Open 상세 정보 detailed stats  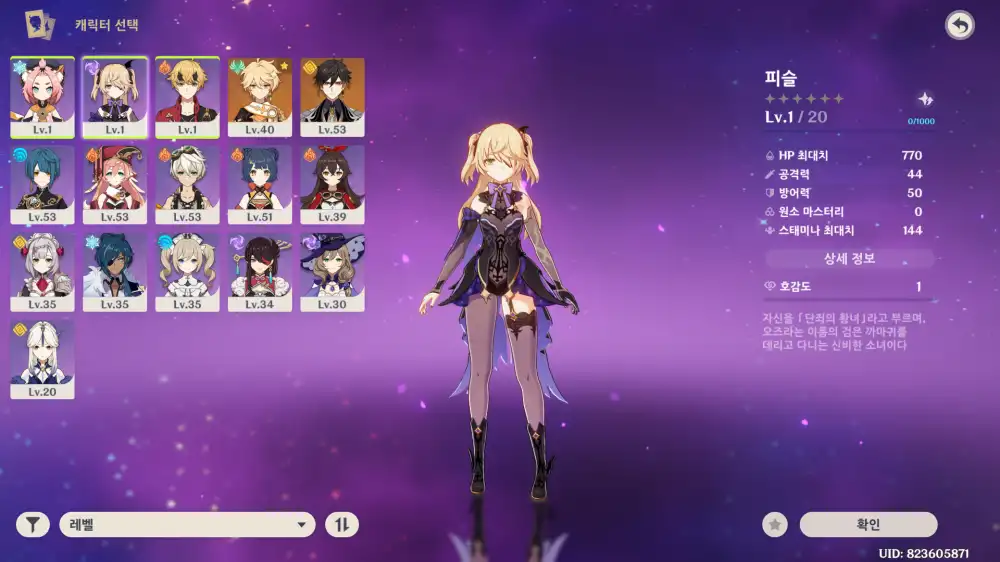[849, 259]
